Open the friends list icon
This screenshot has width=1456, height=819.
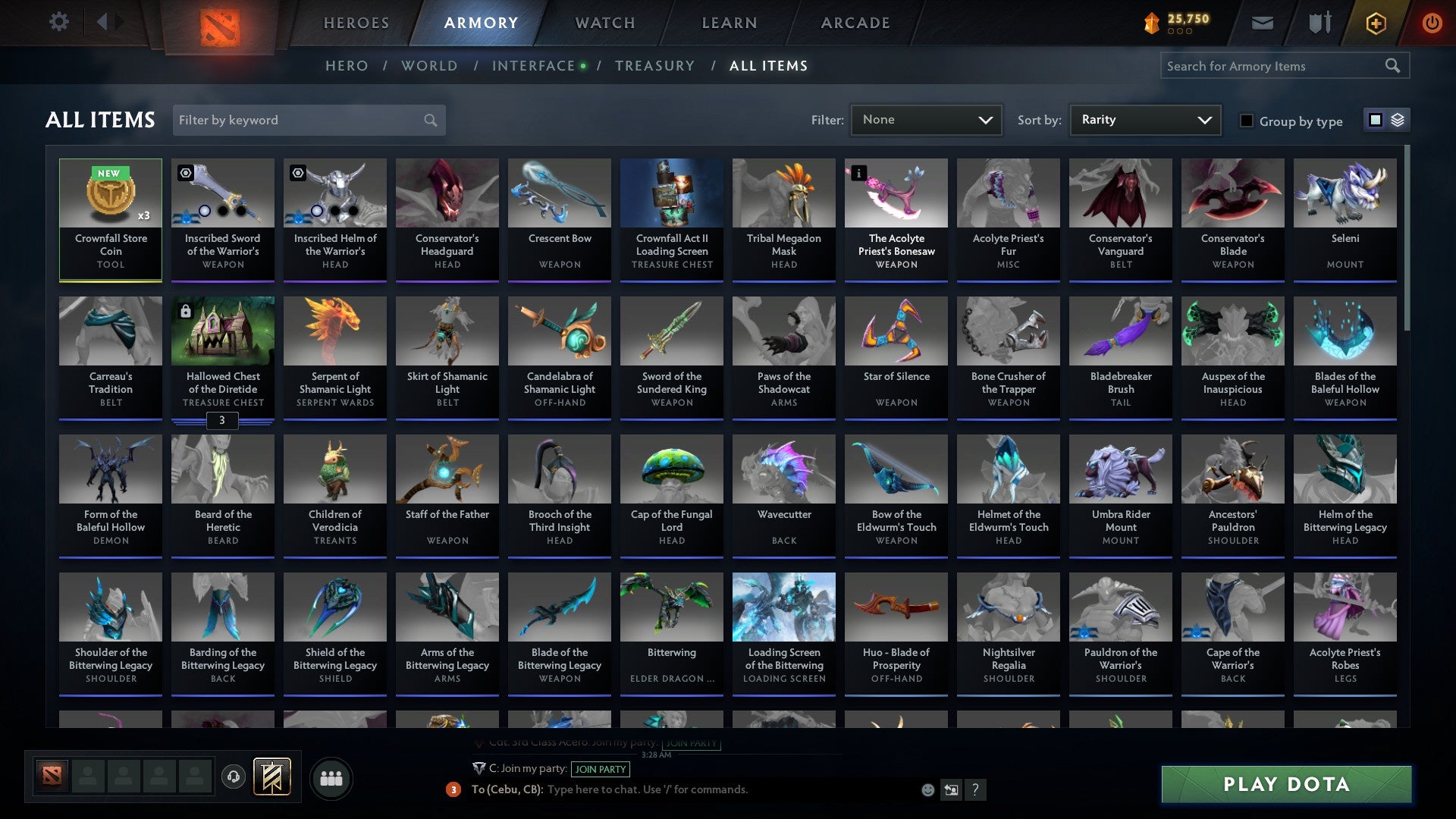[x=331, y=777]
